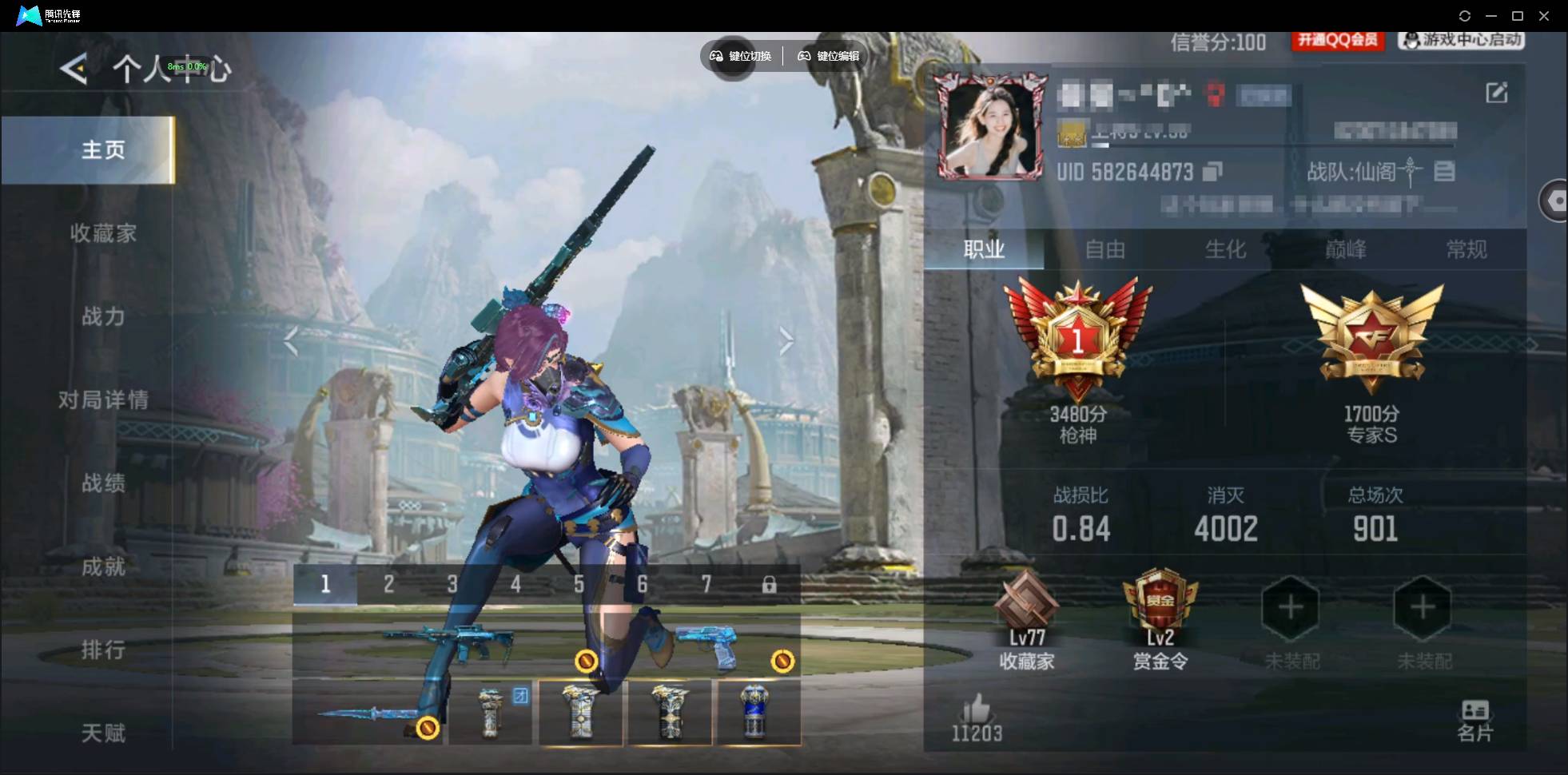Screen dimensions: 1568x775
Task: Click the left arrow to rotate character
Action: 293,340
